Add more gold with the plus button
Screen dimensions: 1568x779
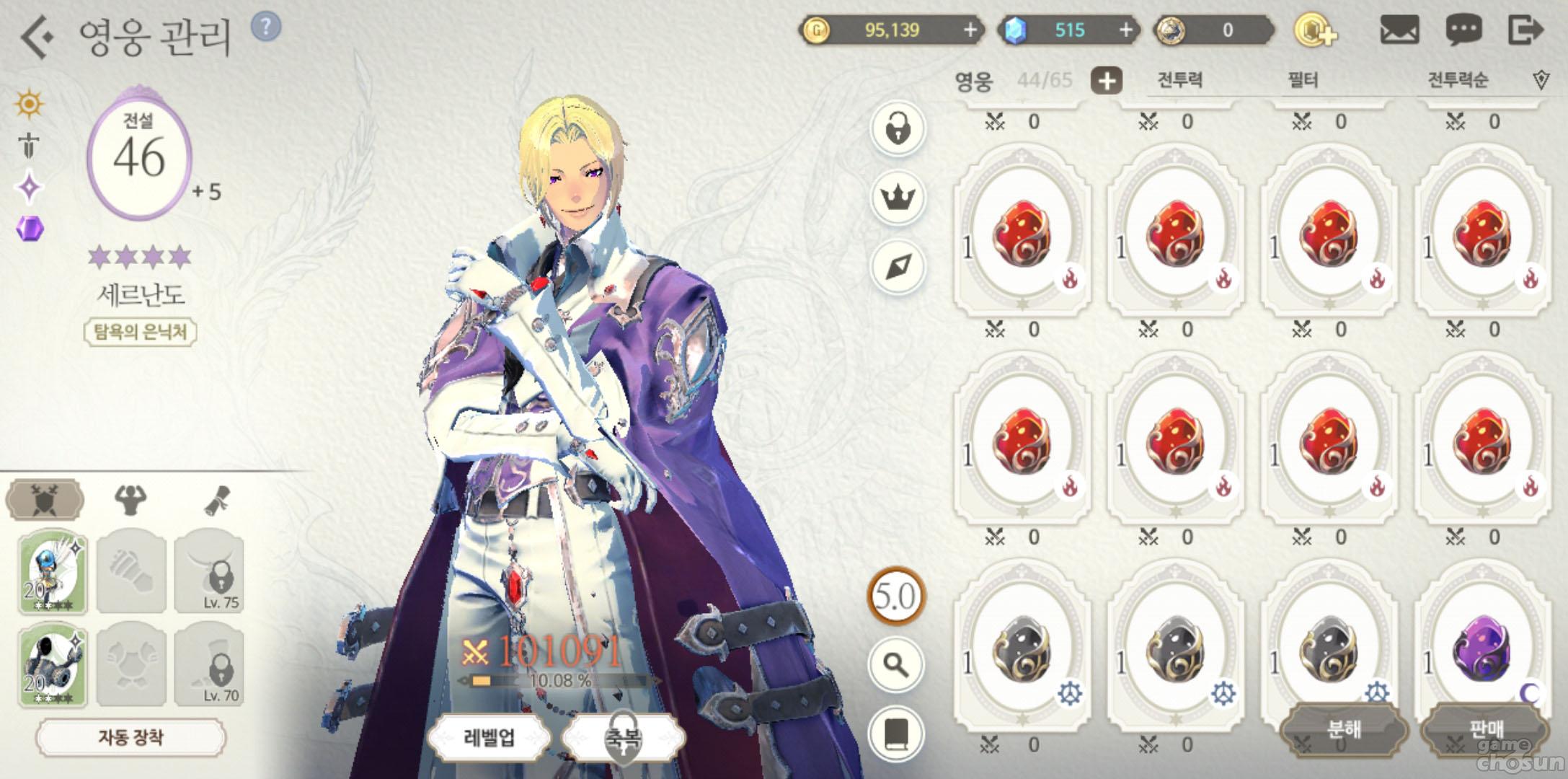(970, 30)
